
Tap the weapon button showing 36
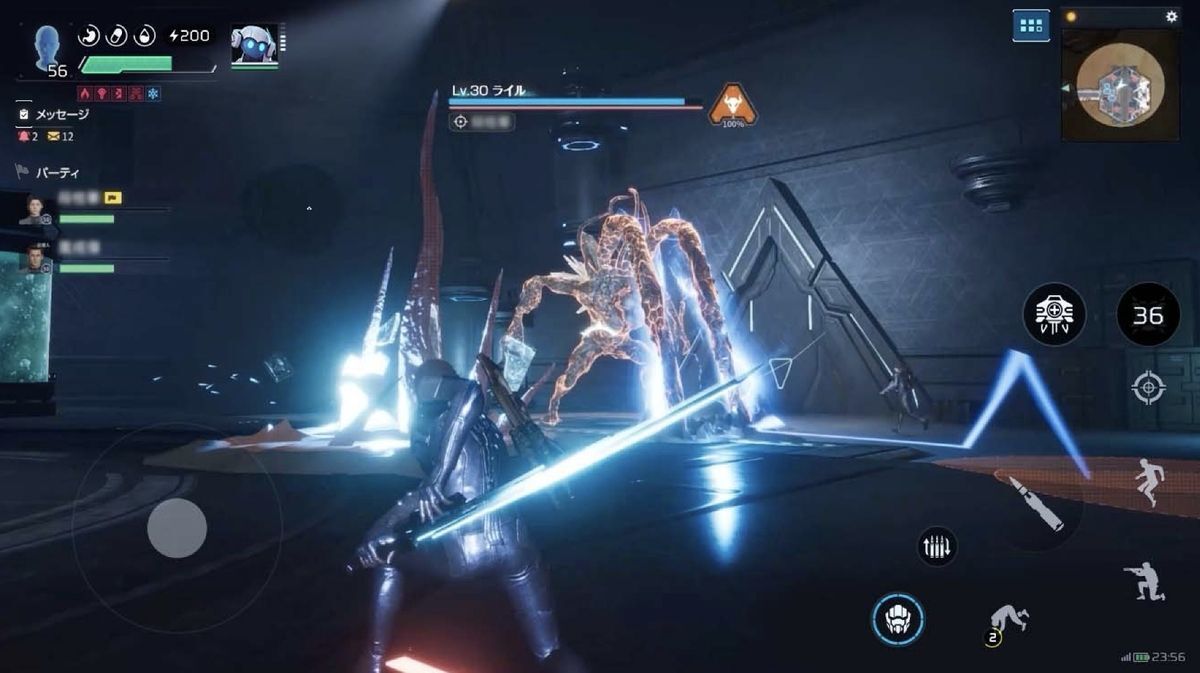click(1147, 315)
